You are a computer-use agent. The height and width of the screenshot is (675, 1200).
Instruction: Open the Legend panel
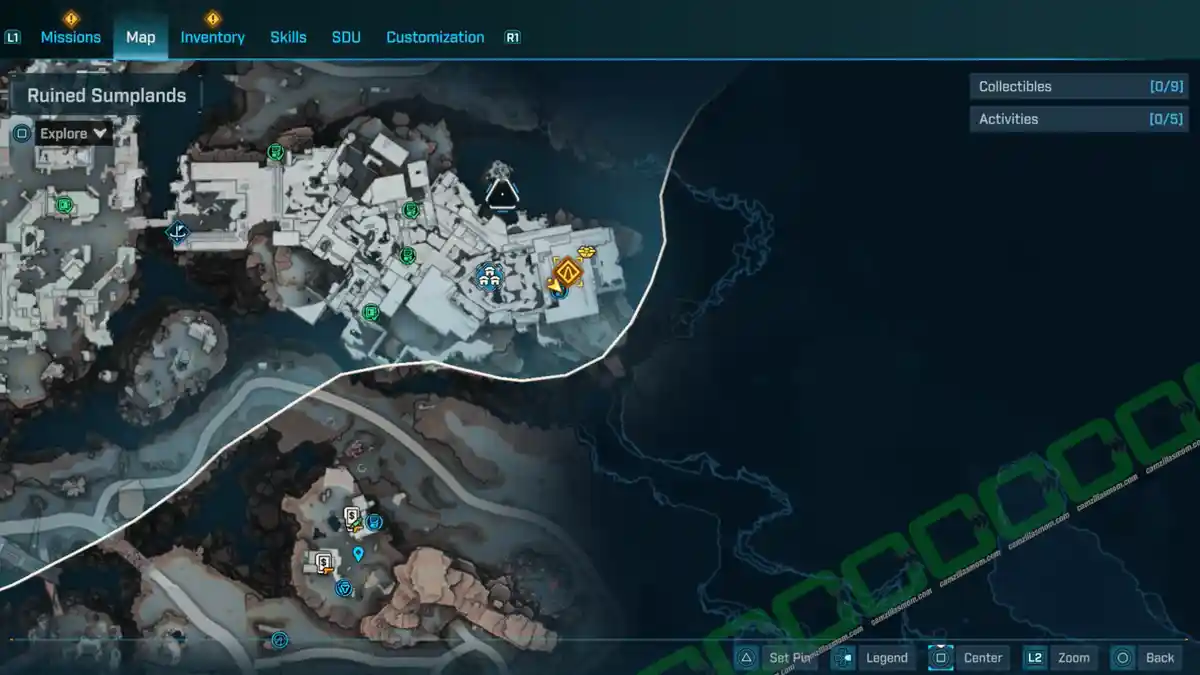(x=874, y=657)
